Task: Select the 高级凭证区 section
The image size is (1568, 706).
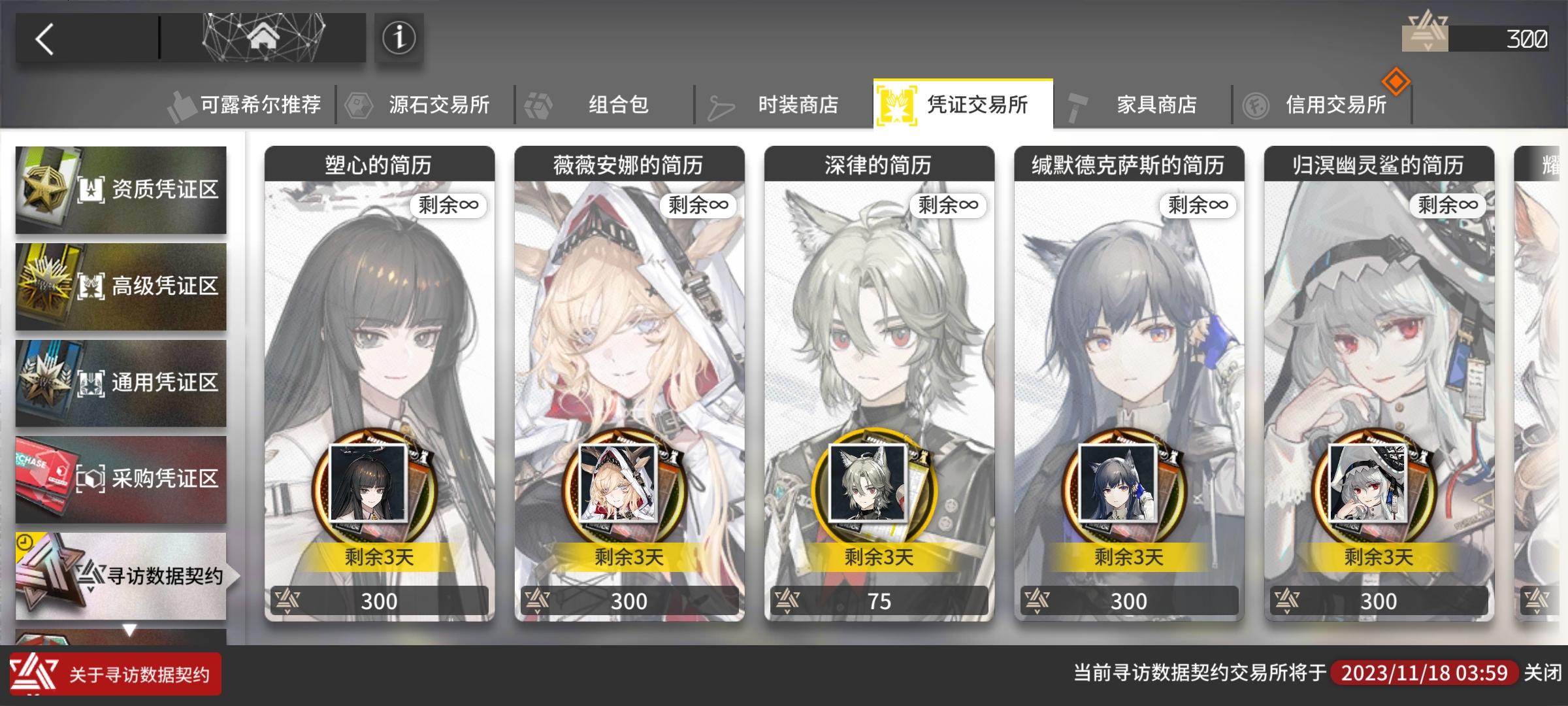Action: coord(121,286)
